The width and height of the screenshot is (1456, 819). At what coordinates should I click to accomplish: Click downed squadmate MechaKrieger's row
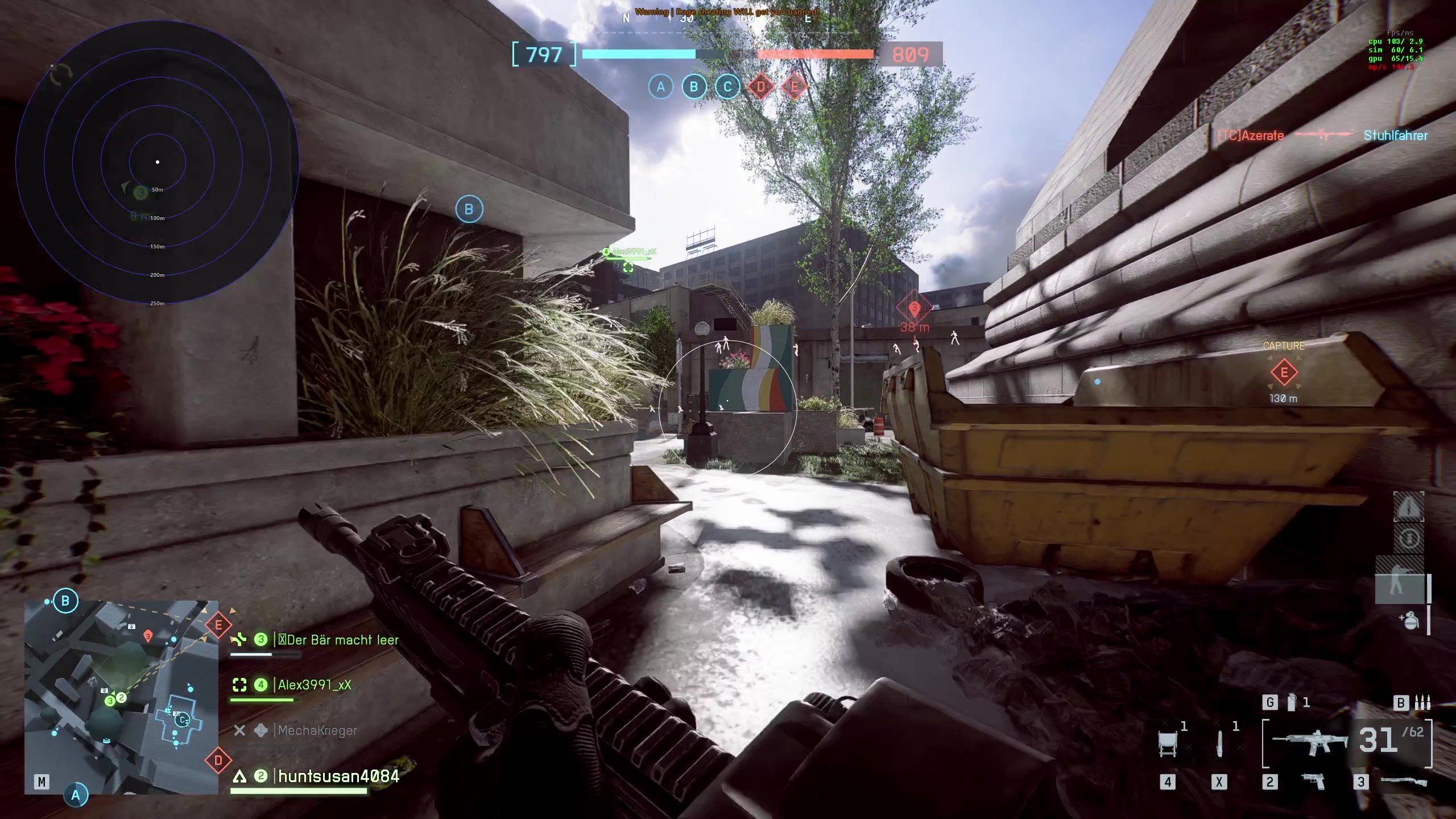click(x=317, y=731)
